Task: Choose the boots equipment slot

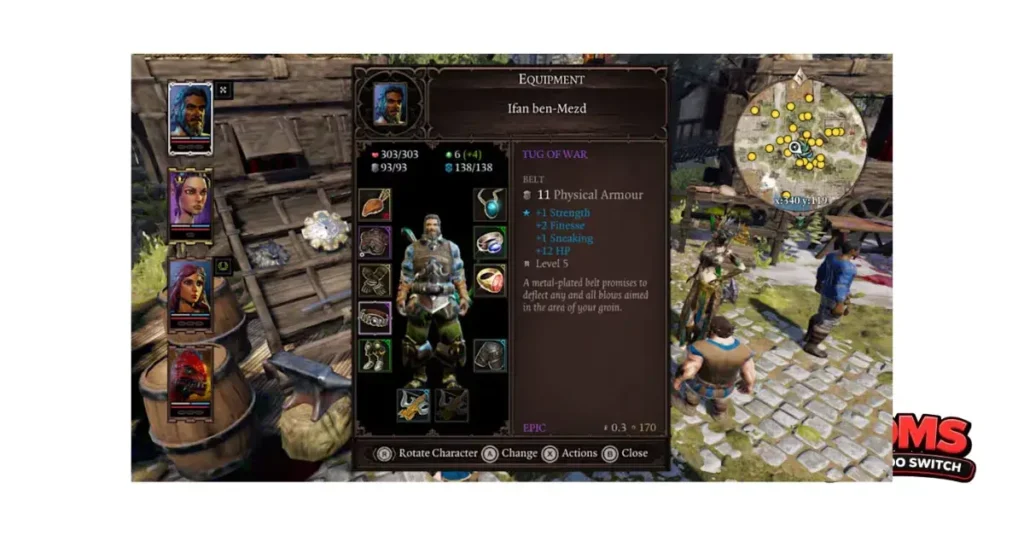Action: (375, 354)
